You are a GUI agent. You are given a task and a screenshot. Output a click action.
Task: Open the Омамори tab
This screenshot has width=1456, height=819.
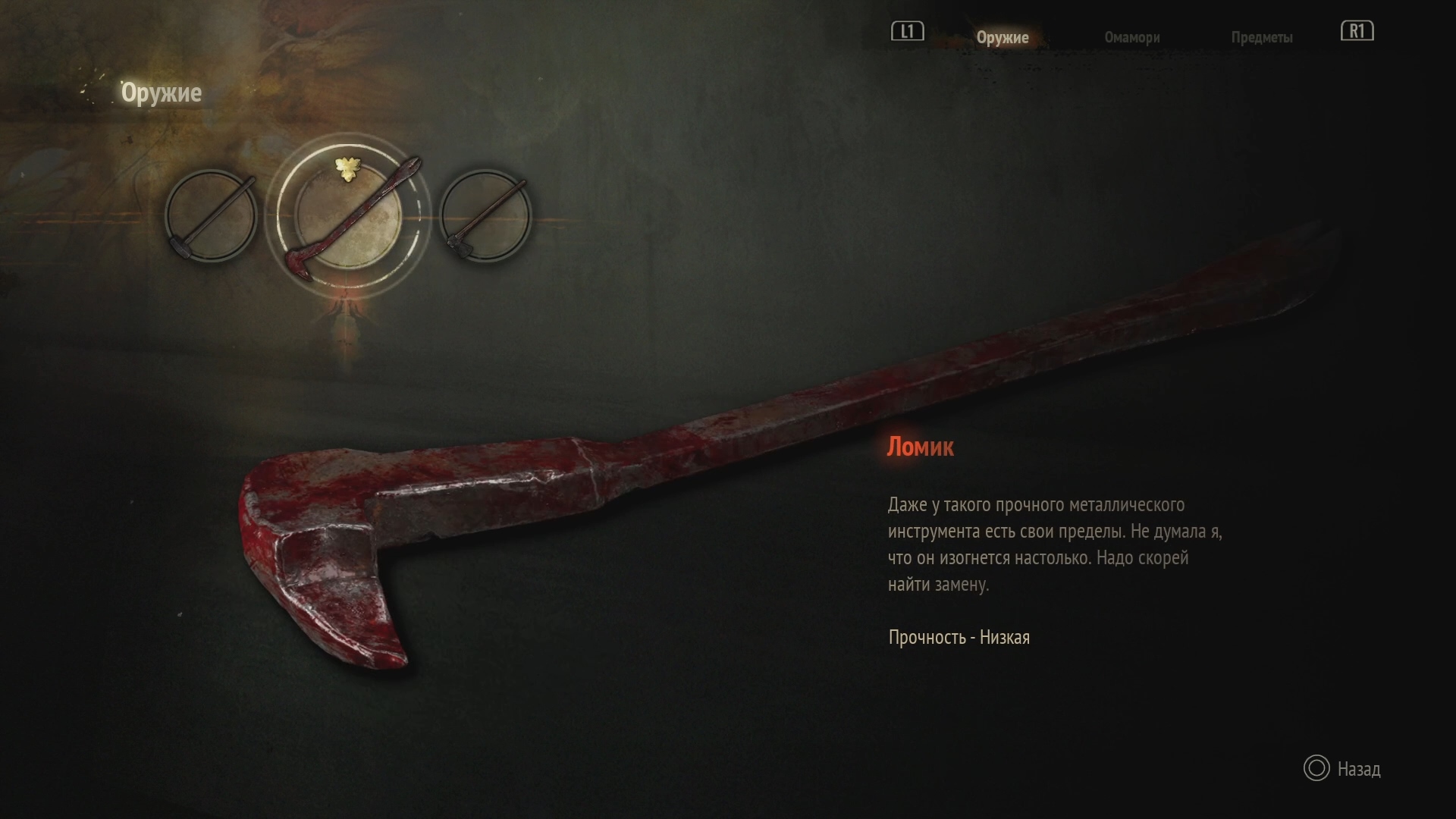pos(1131,37)
